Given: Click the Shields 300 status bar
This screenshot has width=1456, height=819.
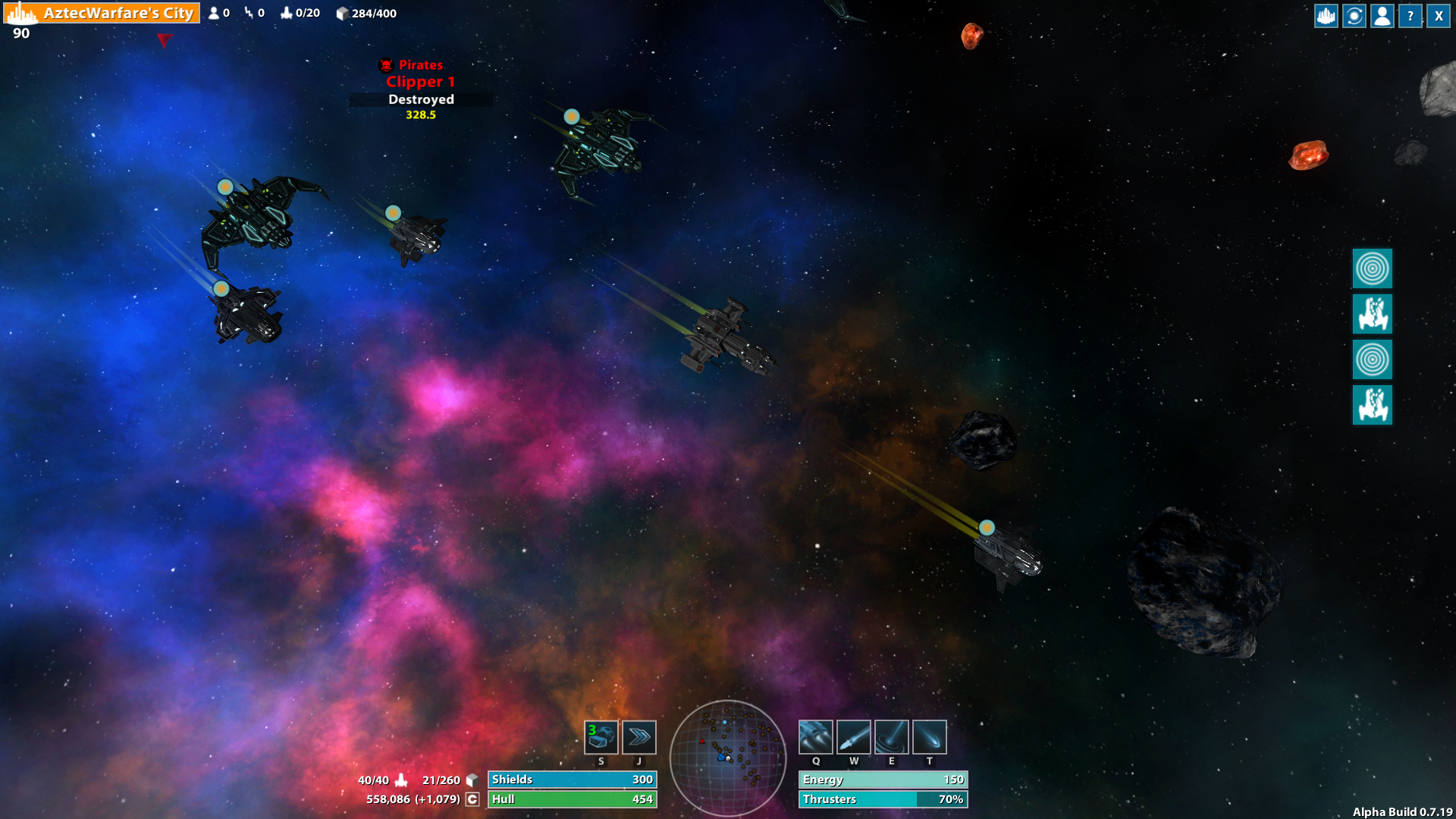Looking at the screenshot, I should [x=572, y=780].
